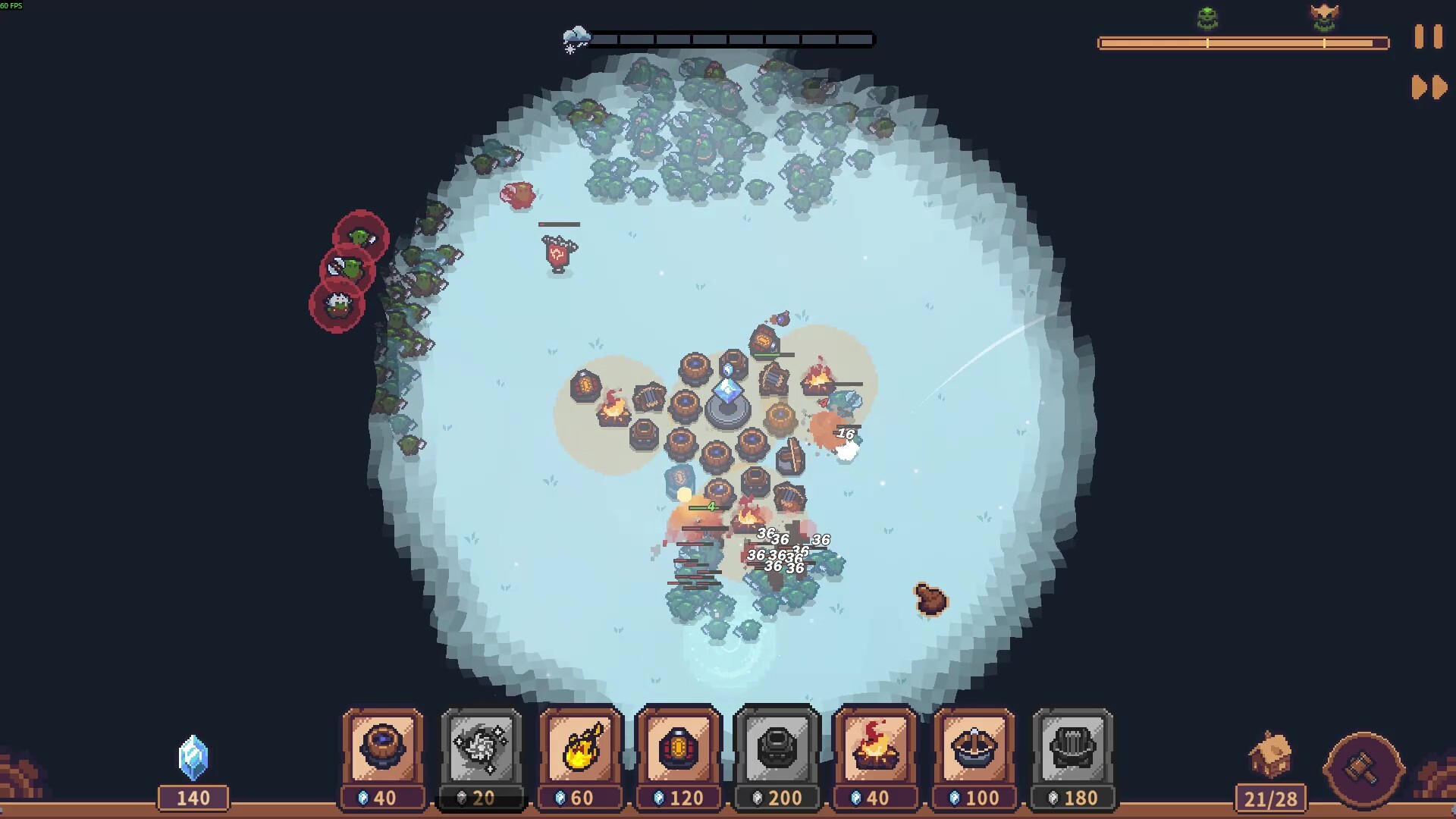Choose the campfire build card
The width and height of the screenshot is (1456, 819).
click(x=876, y=748)
